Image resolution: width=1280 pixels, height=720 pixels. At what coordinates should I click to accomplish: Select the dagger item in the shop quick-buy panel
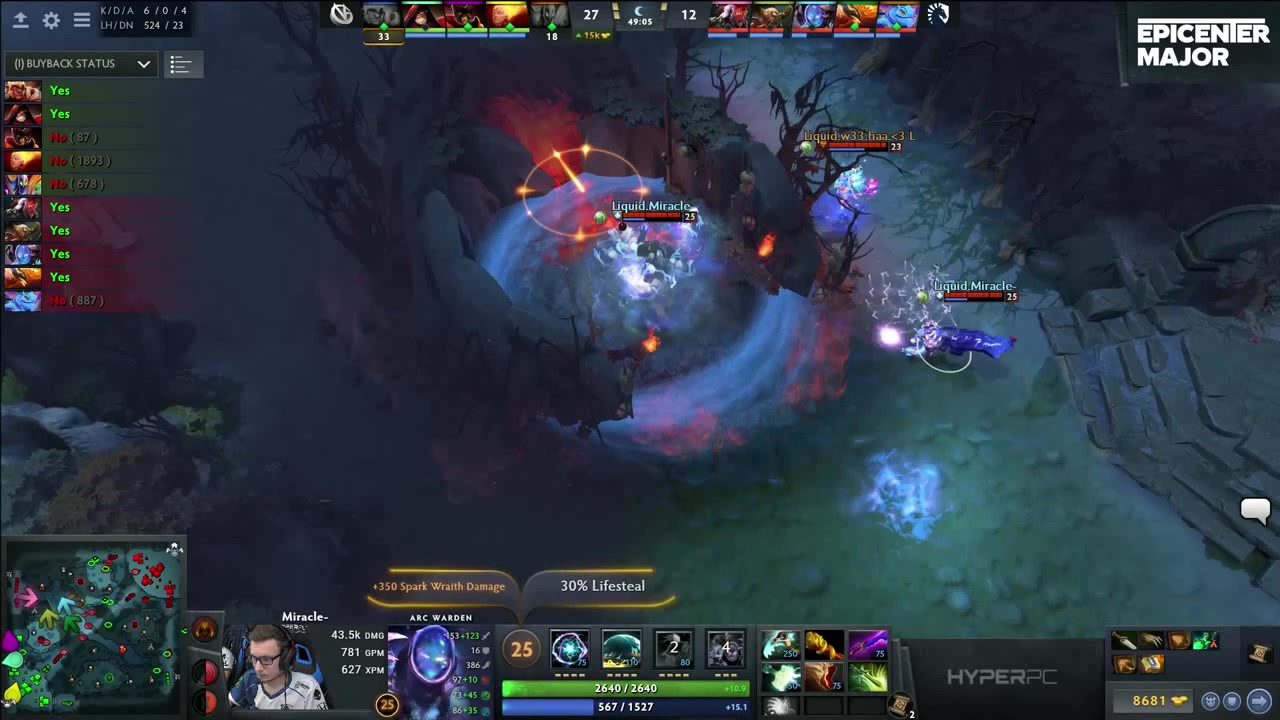tap(1124, 642)
